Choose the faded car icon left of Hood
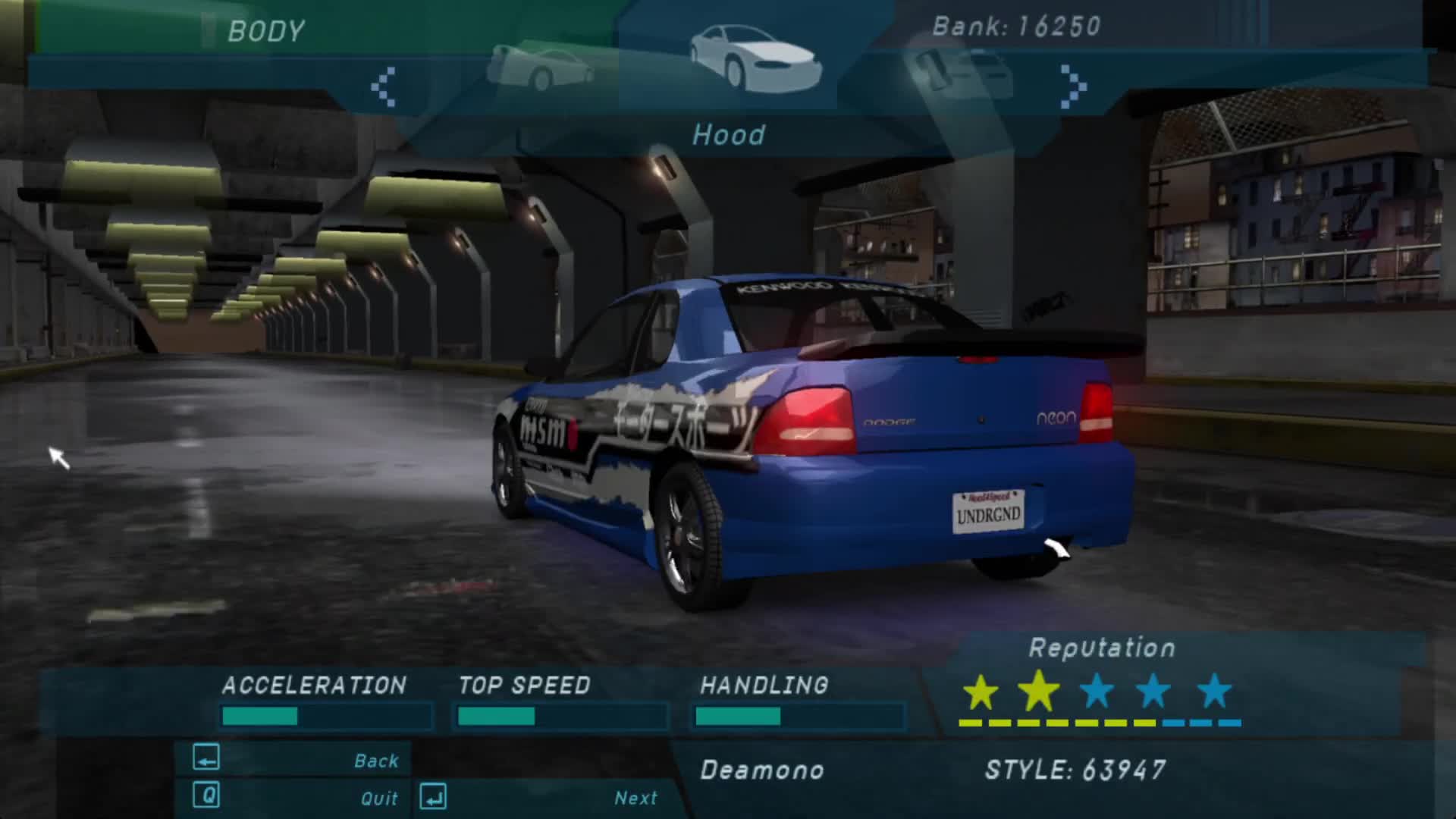1456x819 pixels. [540, 67]
